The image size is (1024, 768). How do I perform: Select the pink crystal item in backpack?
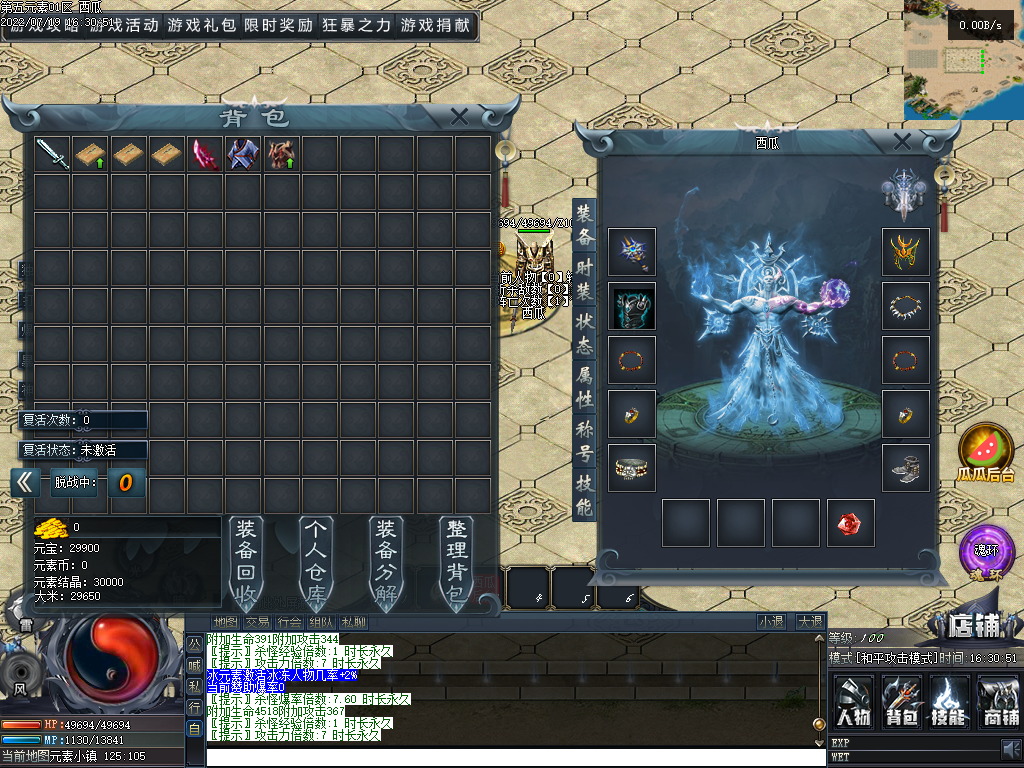coord(205,154)
